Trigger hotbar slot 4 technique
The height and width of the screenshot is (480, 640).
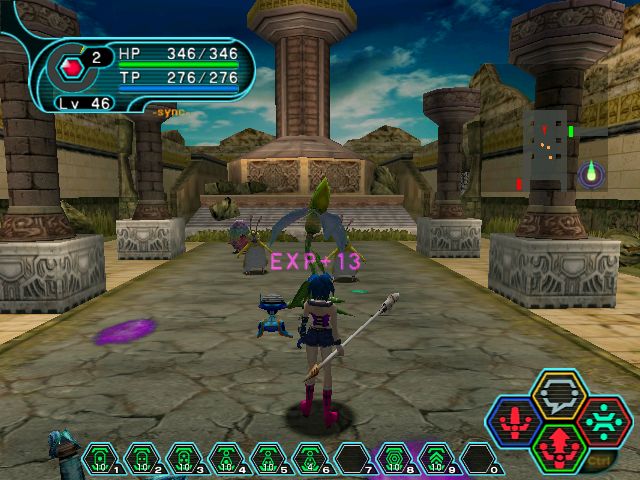(226, 458)
